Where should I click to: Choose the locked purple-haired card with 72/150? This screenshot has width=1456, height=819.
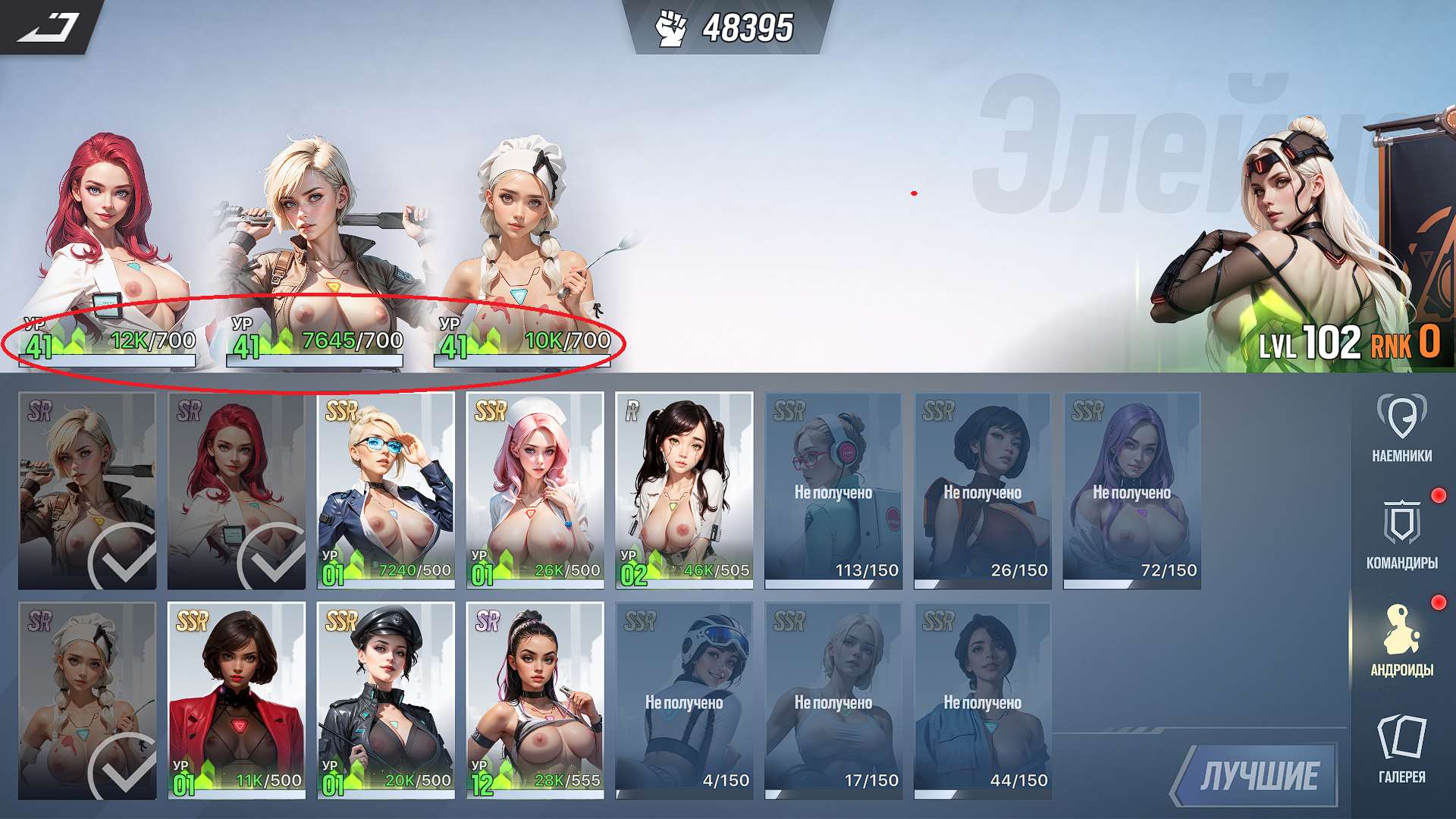click(x=1131, y=490)
